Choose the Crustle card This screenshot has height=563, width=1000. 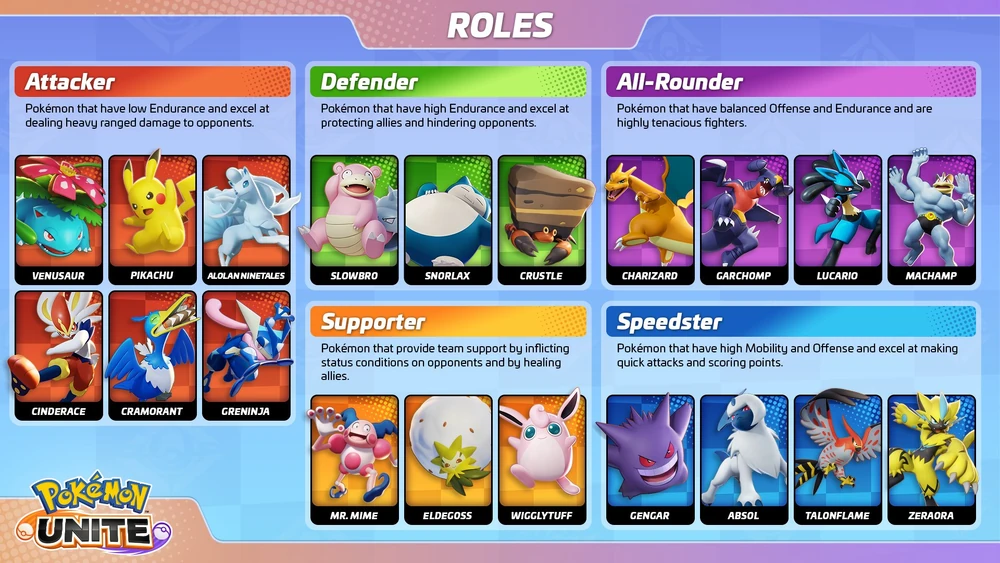pyautogui.click(x=541, y=219)
